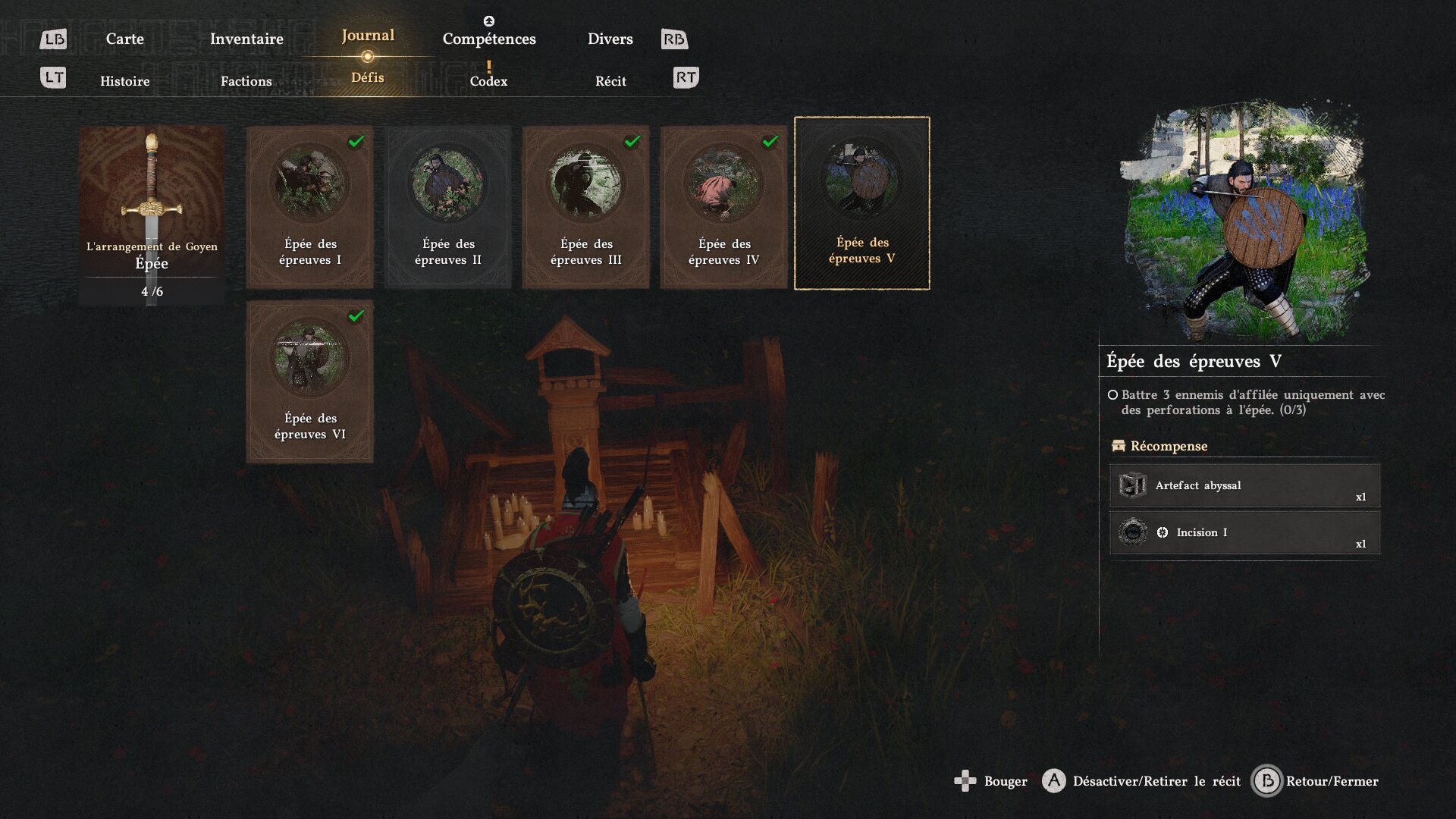Open the Codex section
The height and width of the screenshot is (819, 1456).
pos(488,81)
